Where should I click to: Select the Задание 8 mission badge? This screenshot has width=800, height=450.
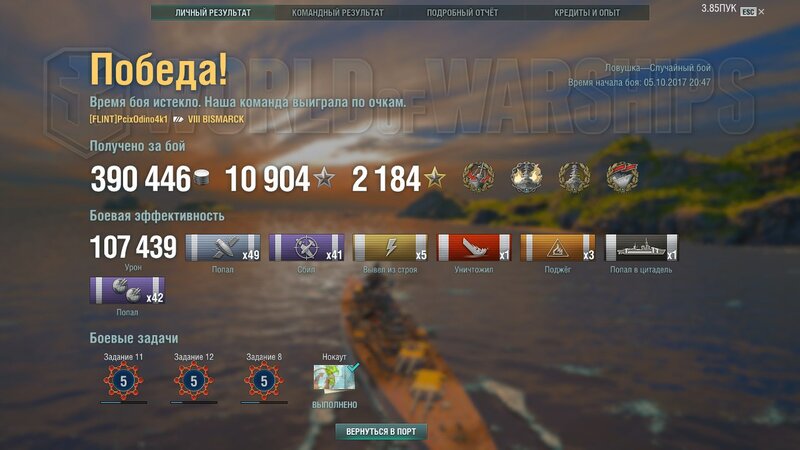pos(264,381)
